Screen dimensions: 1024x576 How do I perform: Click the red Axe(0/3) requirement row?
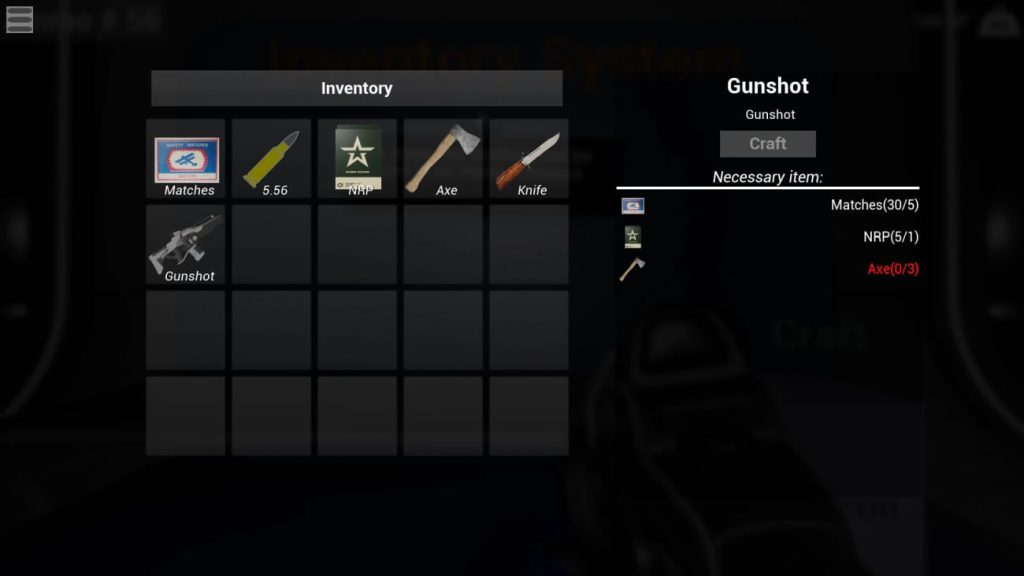coord(768,269)
